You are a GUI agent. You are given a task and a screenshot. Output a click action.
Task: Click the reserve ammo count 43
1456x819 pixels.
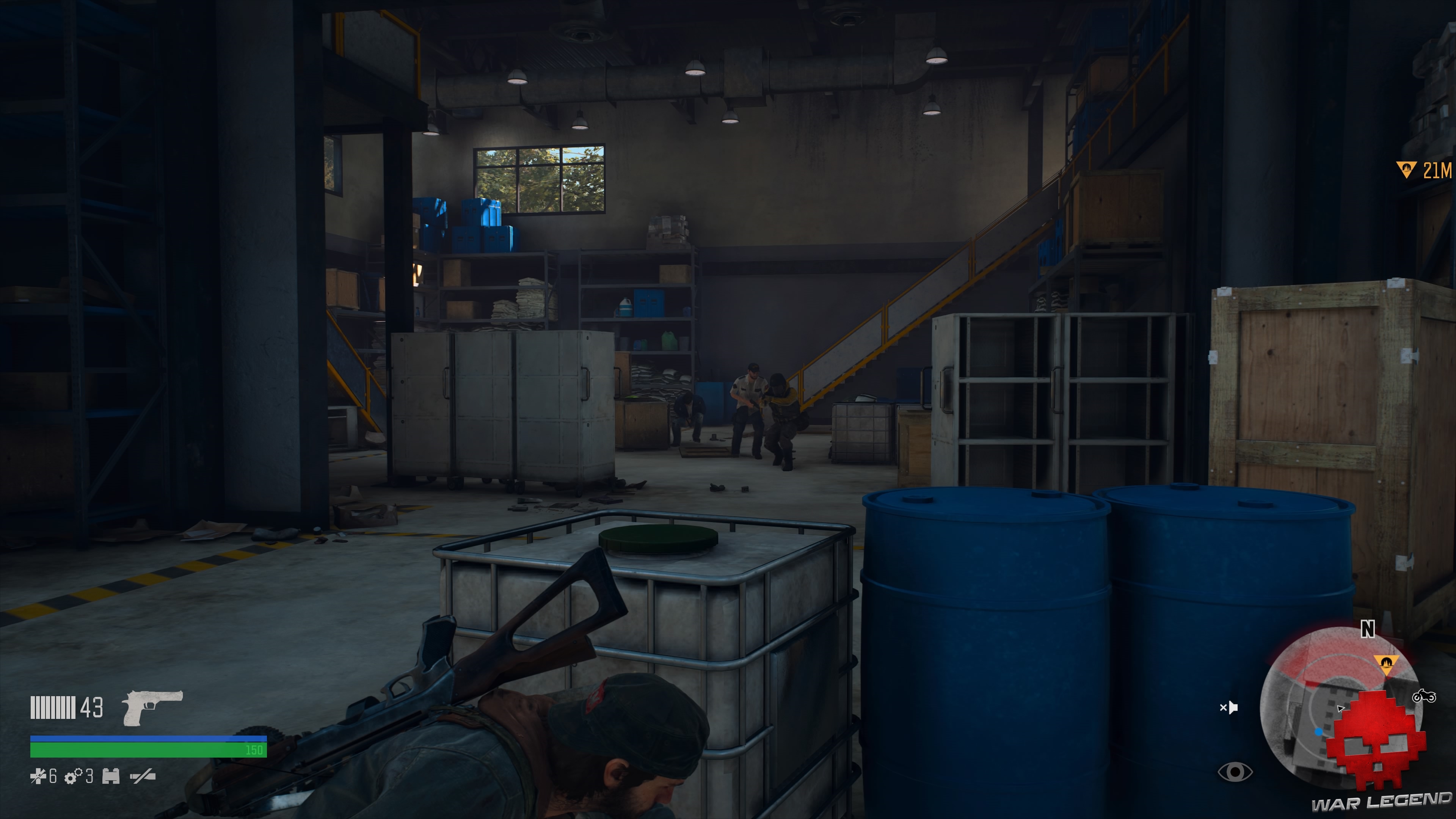(x=91, y=708)
